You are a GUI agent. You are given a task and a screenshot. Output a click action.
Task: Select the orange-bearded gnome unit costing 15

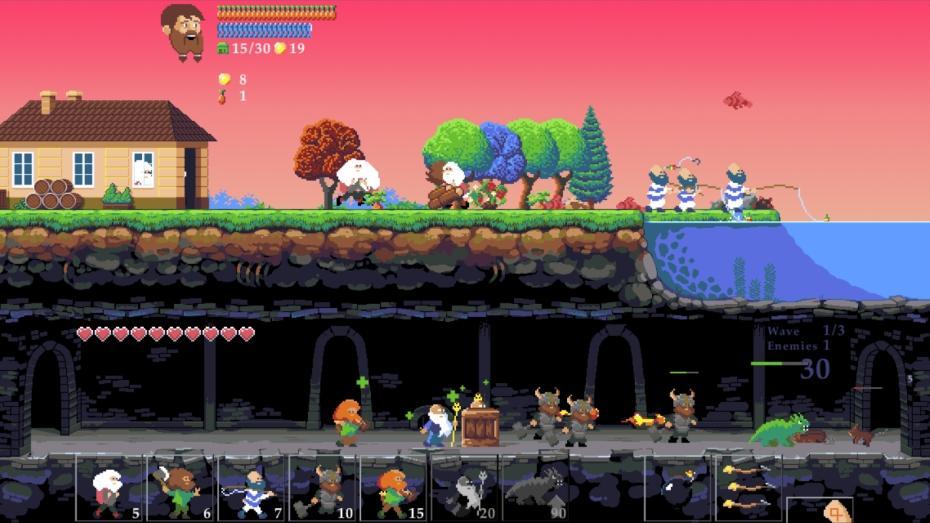(x=394, y=487)
